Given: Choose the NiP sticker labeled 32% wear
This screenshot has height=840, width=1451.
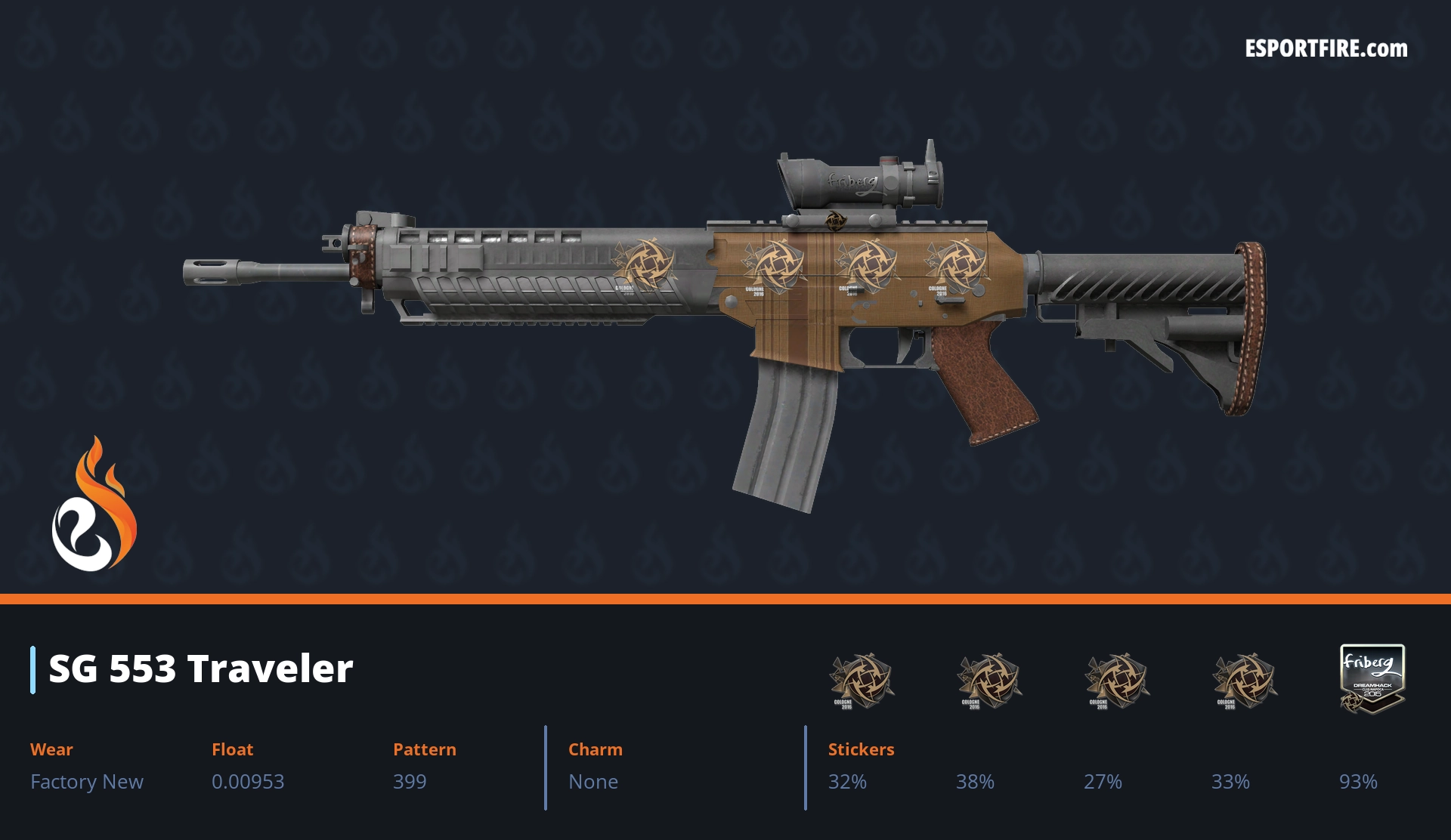Looking at the screenshot, I should click(861, 681).
